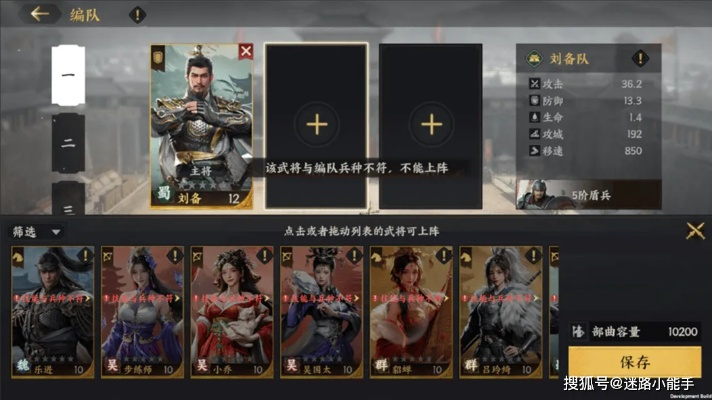Open the 筛选 filter dropdown
This screenshot has height=400, width=712.
[37, 231]
